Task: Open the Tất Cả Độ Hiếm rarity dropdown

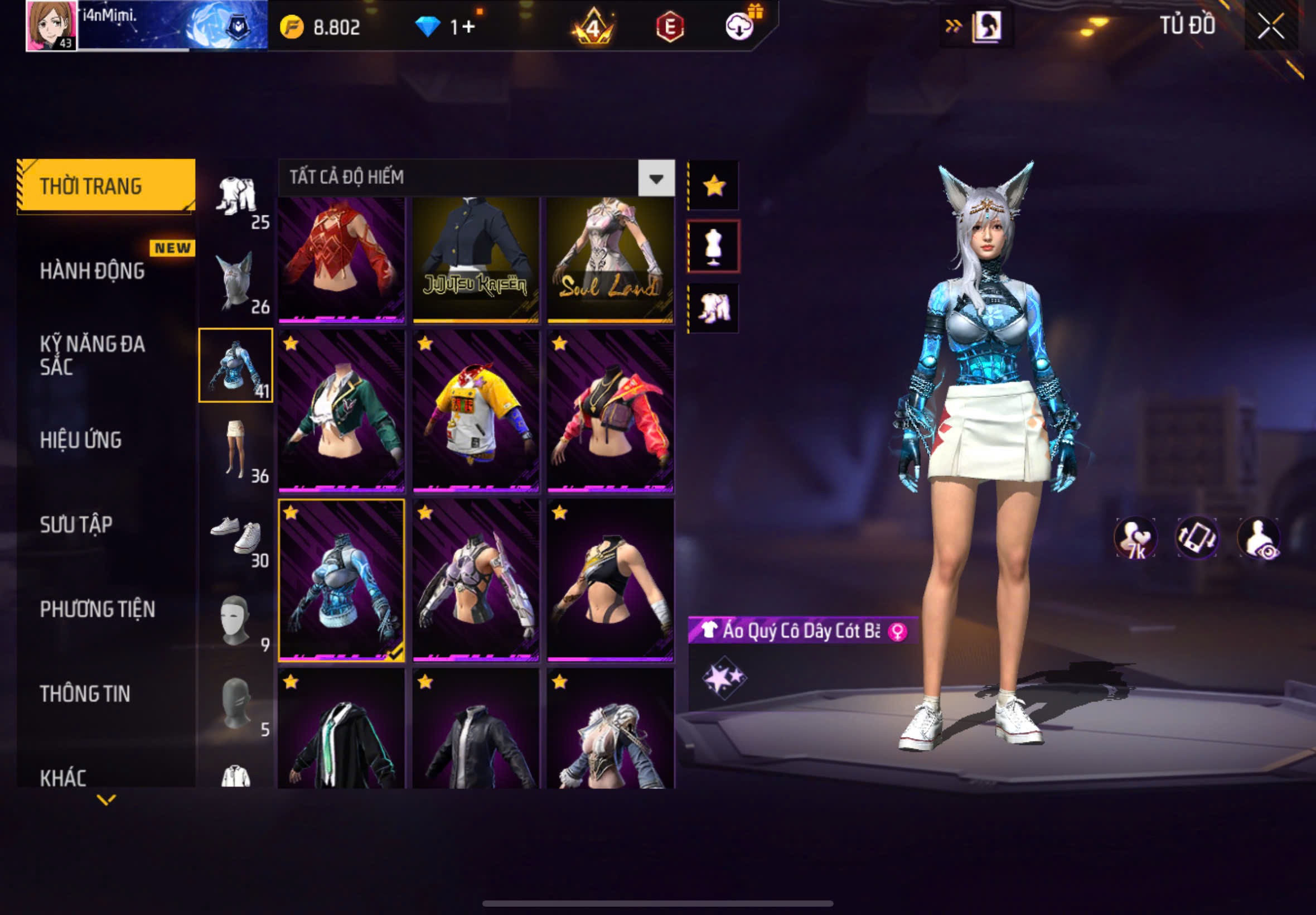Action: [x=656, y=179]
